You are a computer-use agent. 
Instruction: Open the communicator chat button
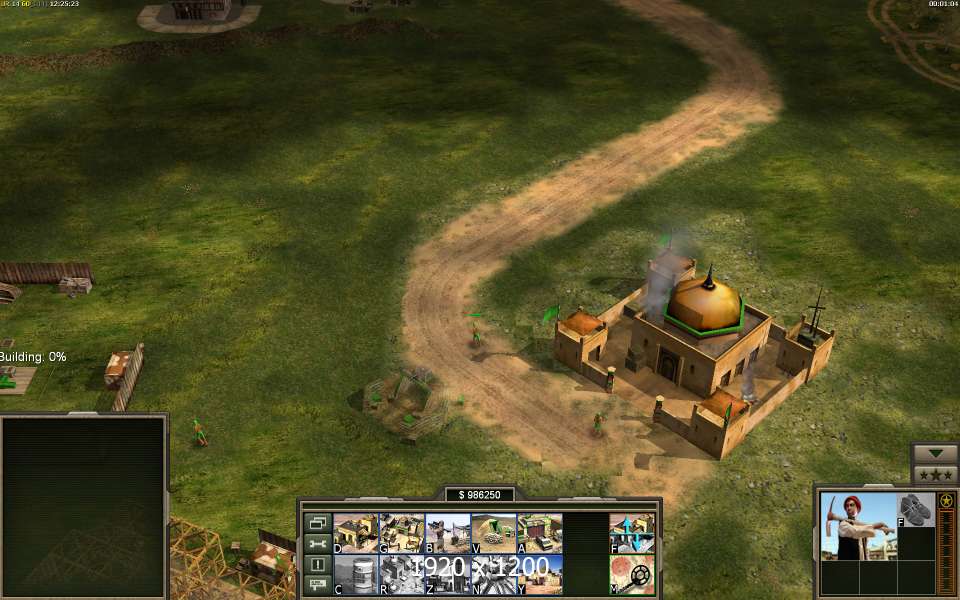click(x=318, y=584)
